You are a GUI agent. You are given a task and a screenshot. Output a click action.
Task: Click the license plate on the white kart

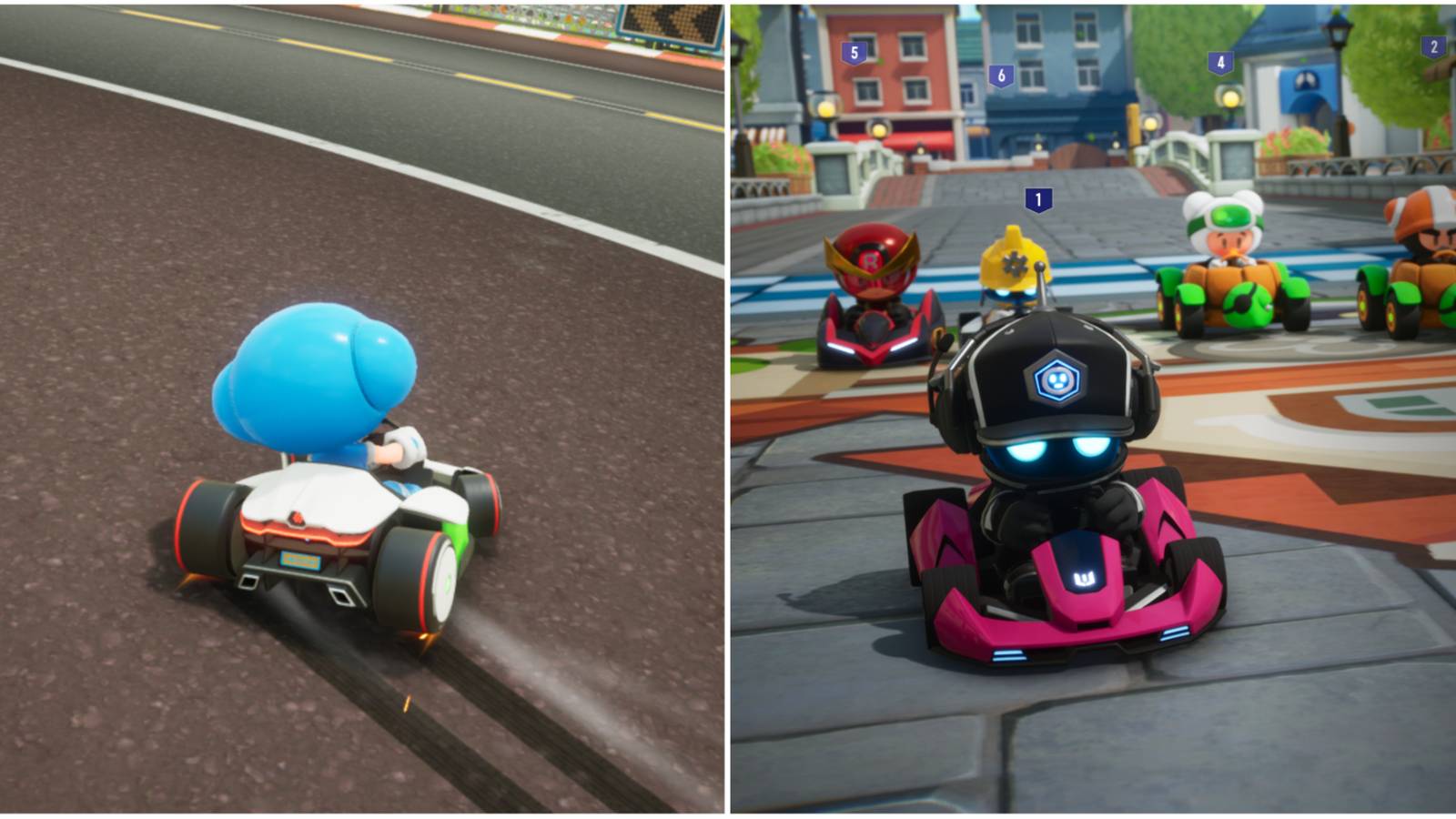(x=300, y=561)
